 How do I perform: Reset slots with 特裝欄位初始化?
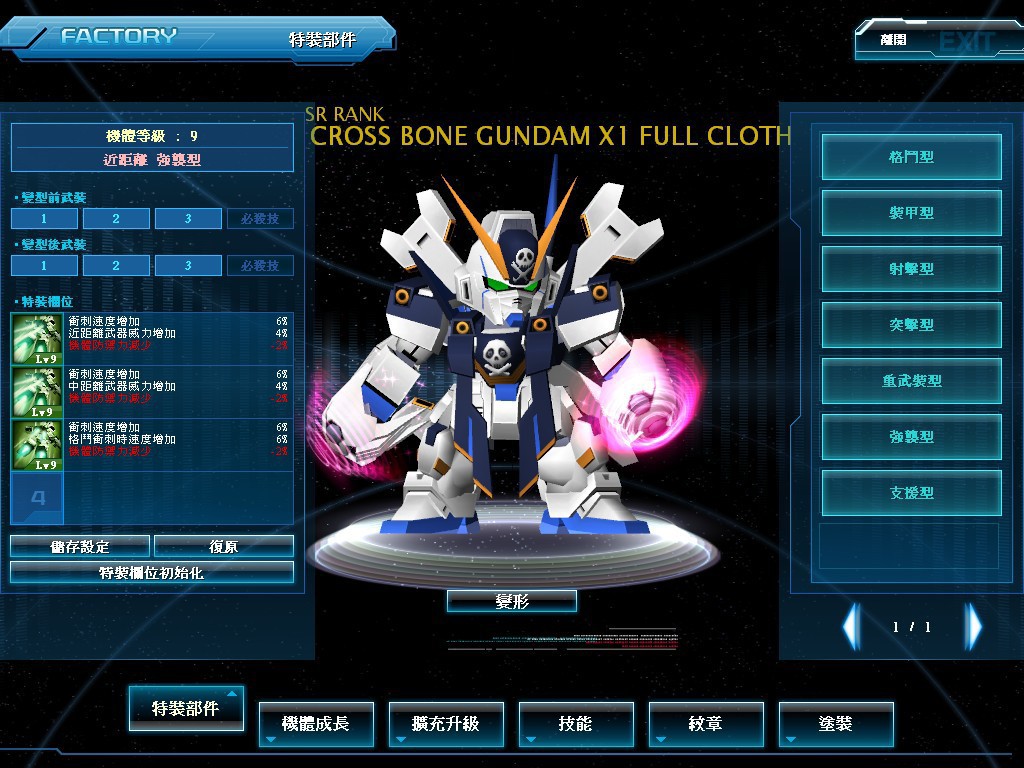[152, 573]
